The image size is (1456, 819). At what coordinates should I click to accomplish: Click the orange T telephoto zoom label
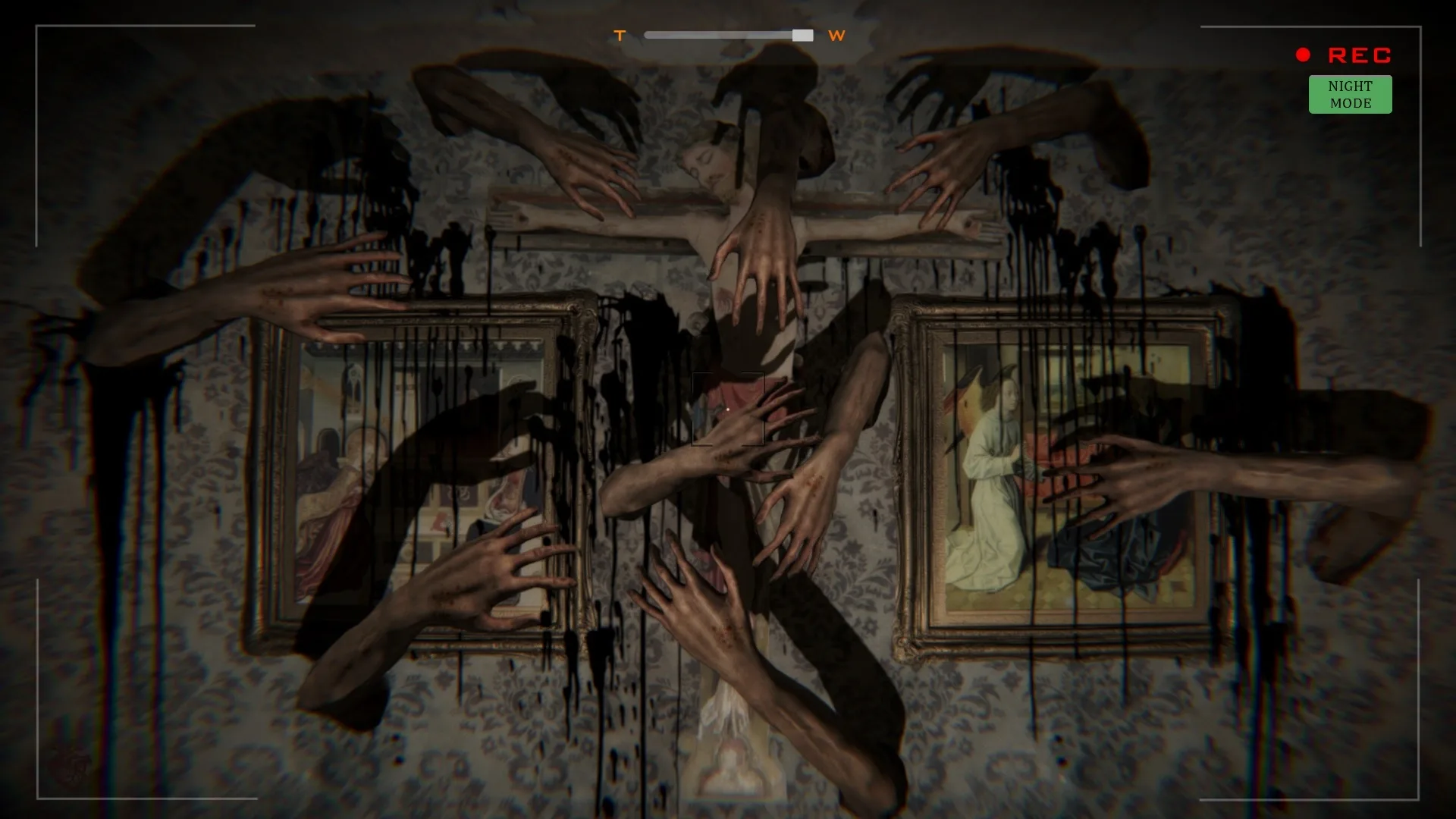(x=620, y=35)
